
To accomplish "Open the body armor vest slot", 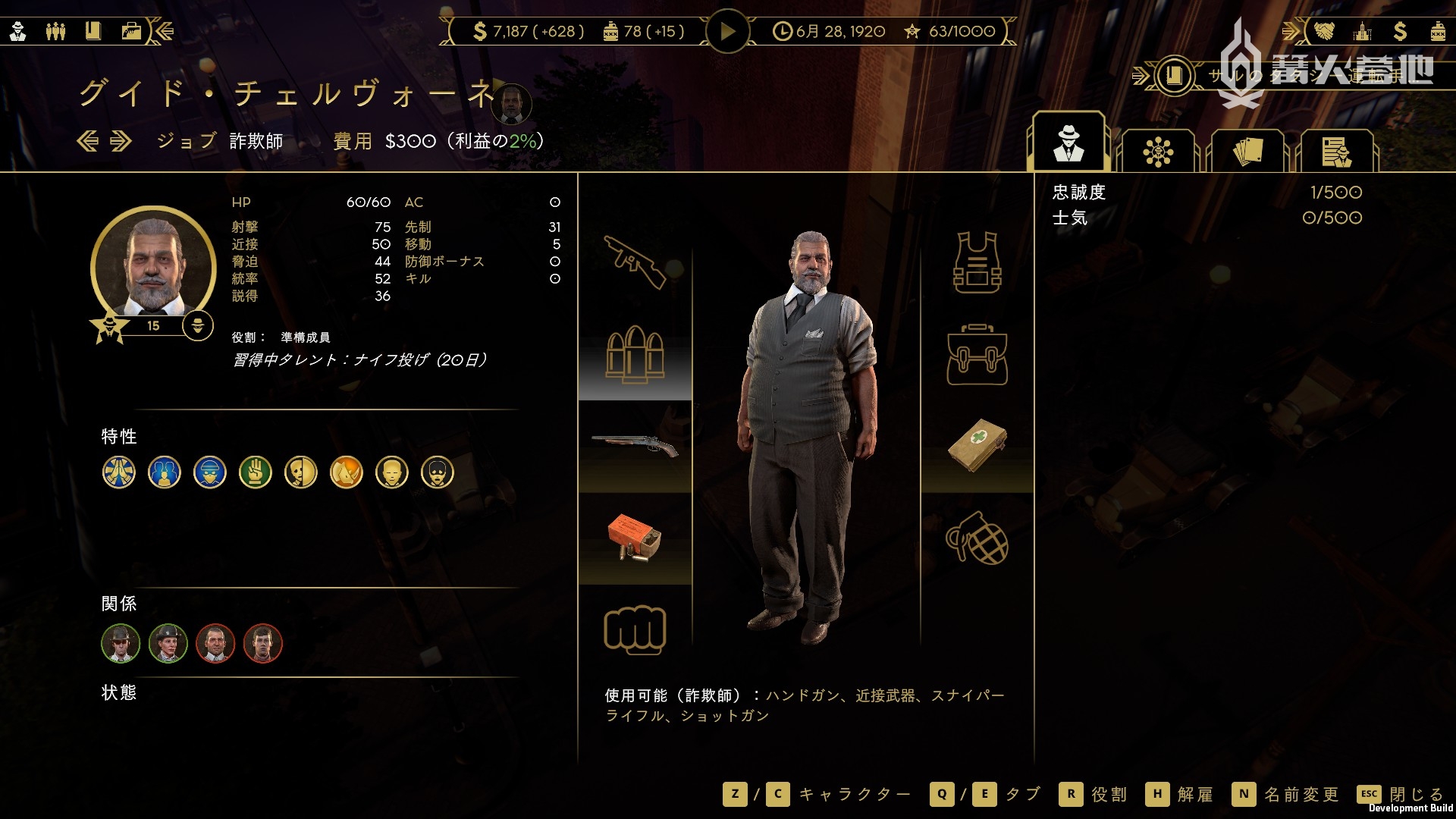I will tap(977, 262).
